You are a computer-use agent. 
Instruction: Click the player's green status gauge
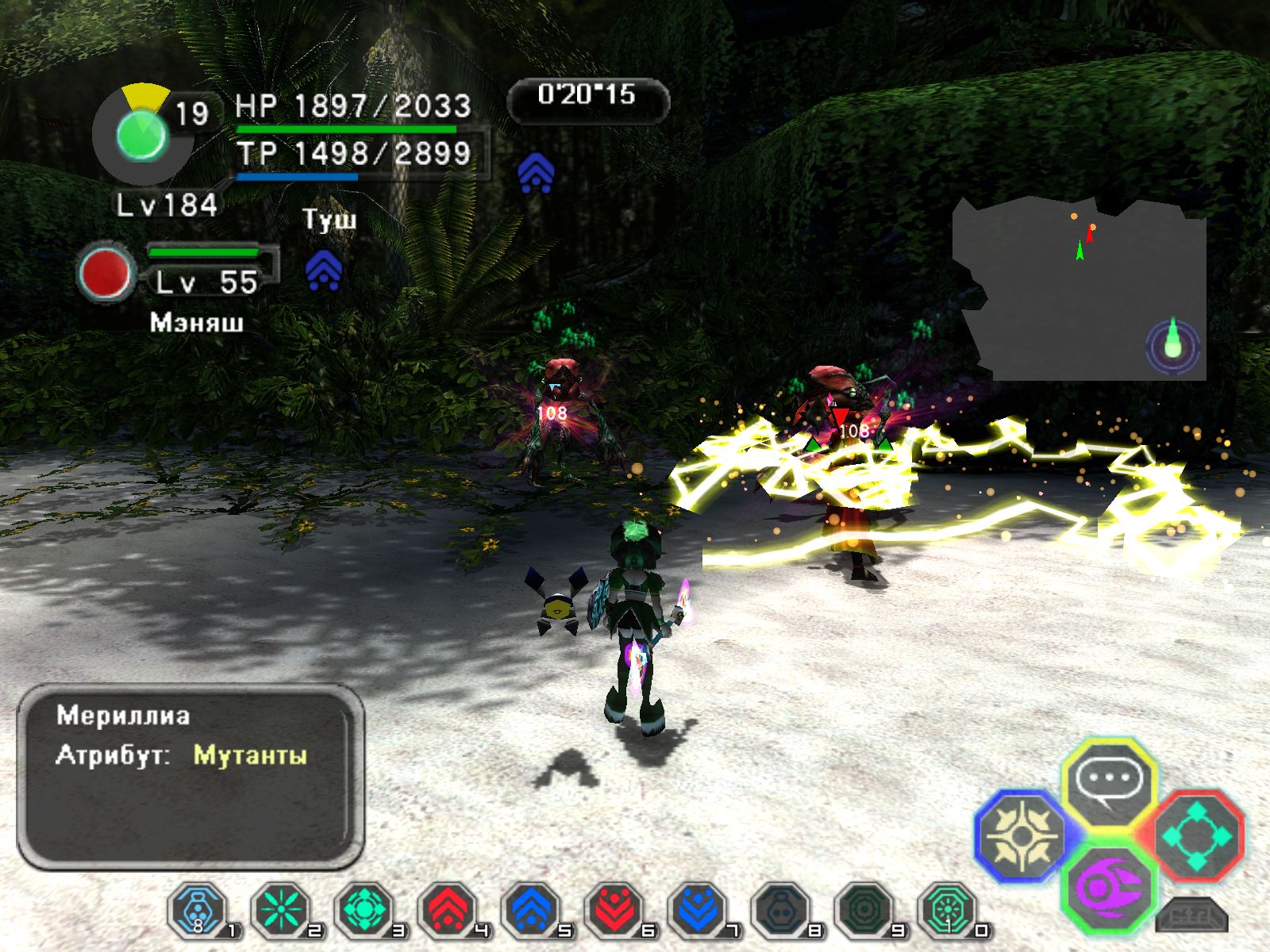141,135
